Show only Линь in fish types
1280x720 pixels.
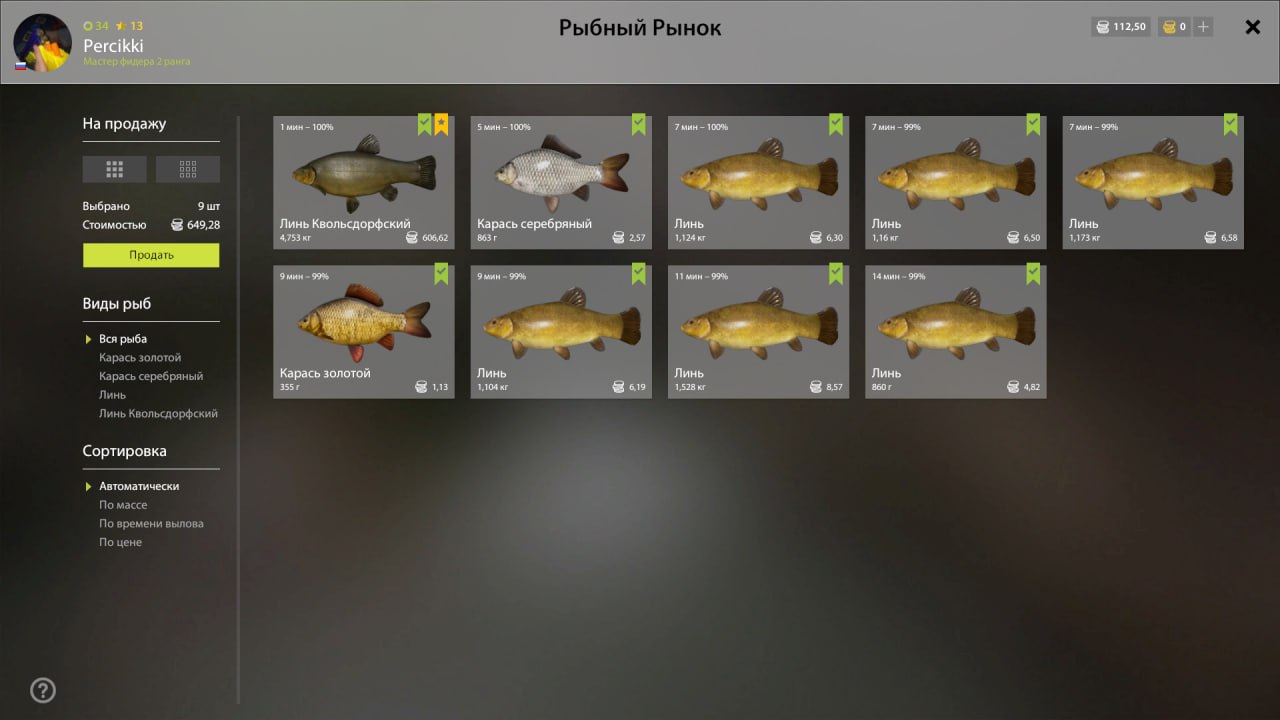[112, 395]
